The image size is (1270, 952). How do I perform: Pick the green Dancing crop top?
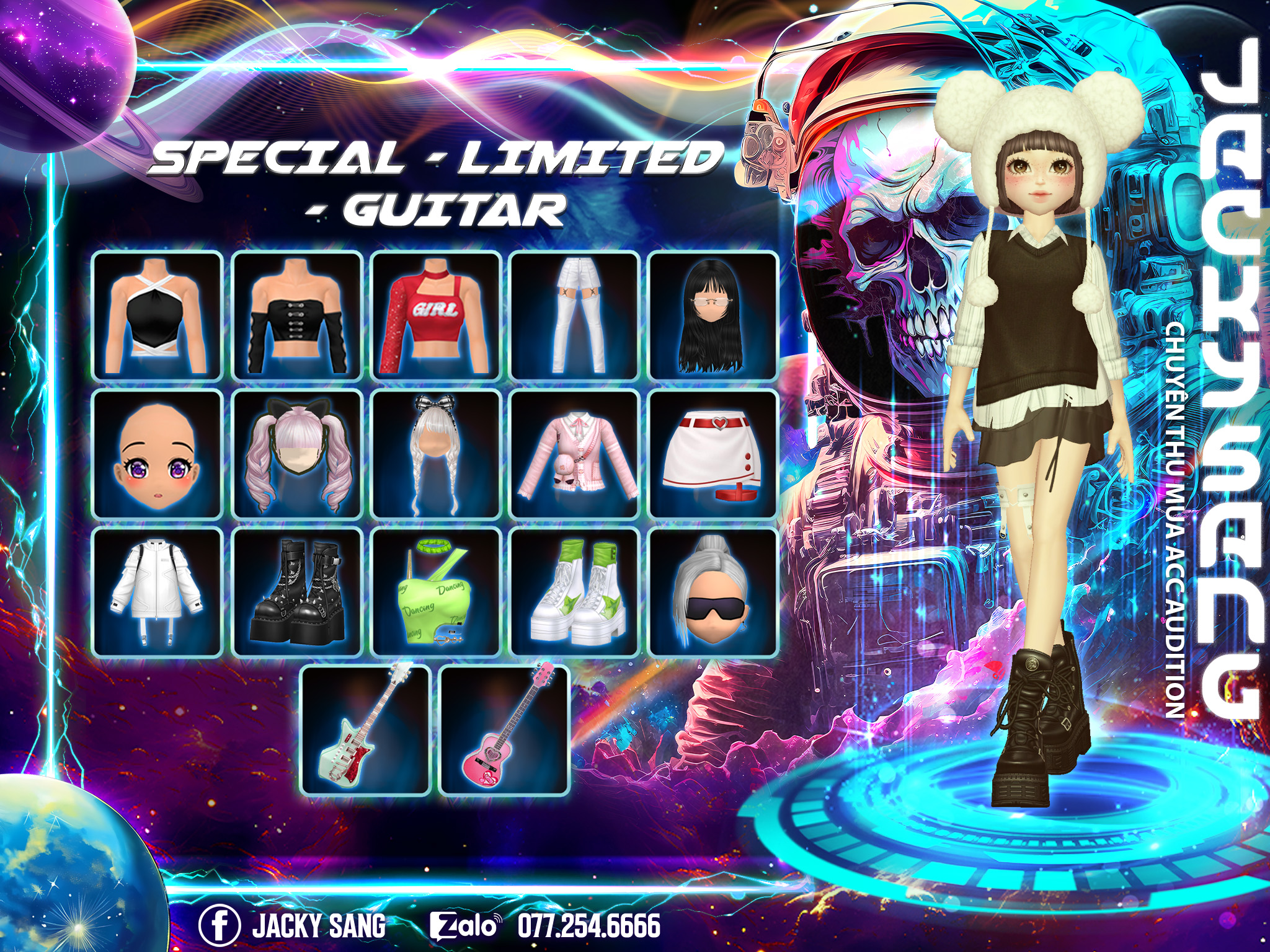[x=436, y=593]
